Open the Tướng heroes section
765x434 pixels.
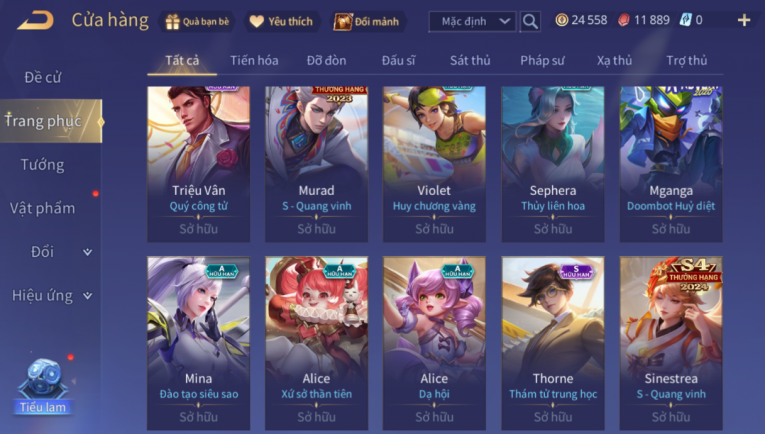[43, 165]
